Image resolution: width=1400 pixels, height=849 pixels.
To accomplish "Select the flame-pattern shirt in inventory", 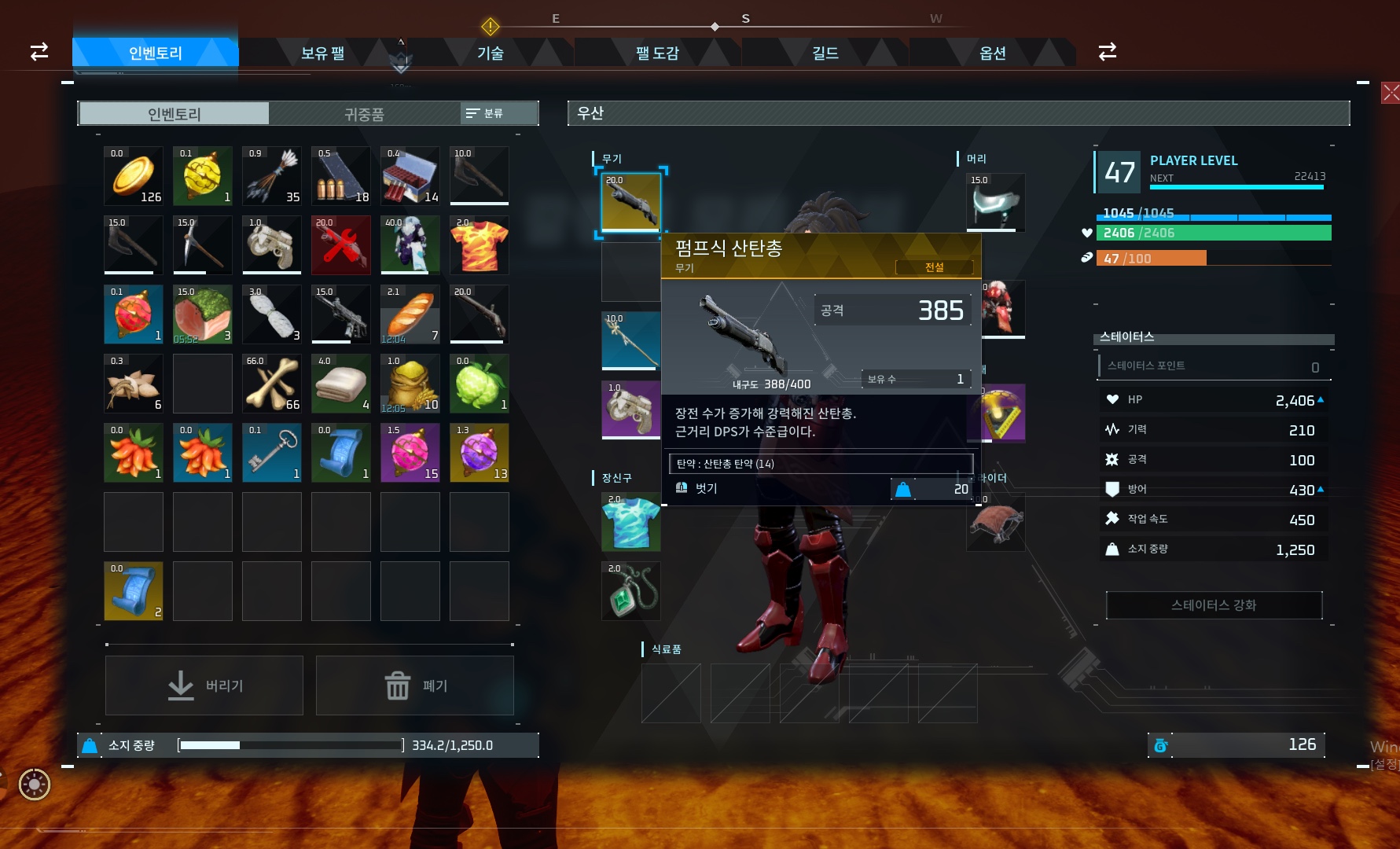I will tap(480, 245).
